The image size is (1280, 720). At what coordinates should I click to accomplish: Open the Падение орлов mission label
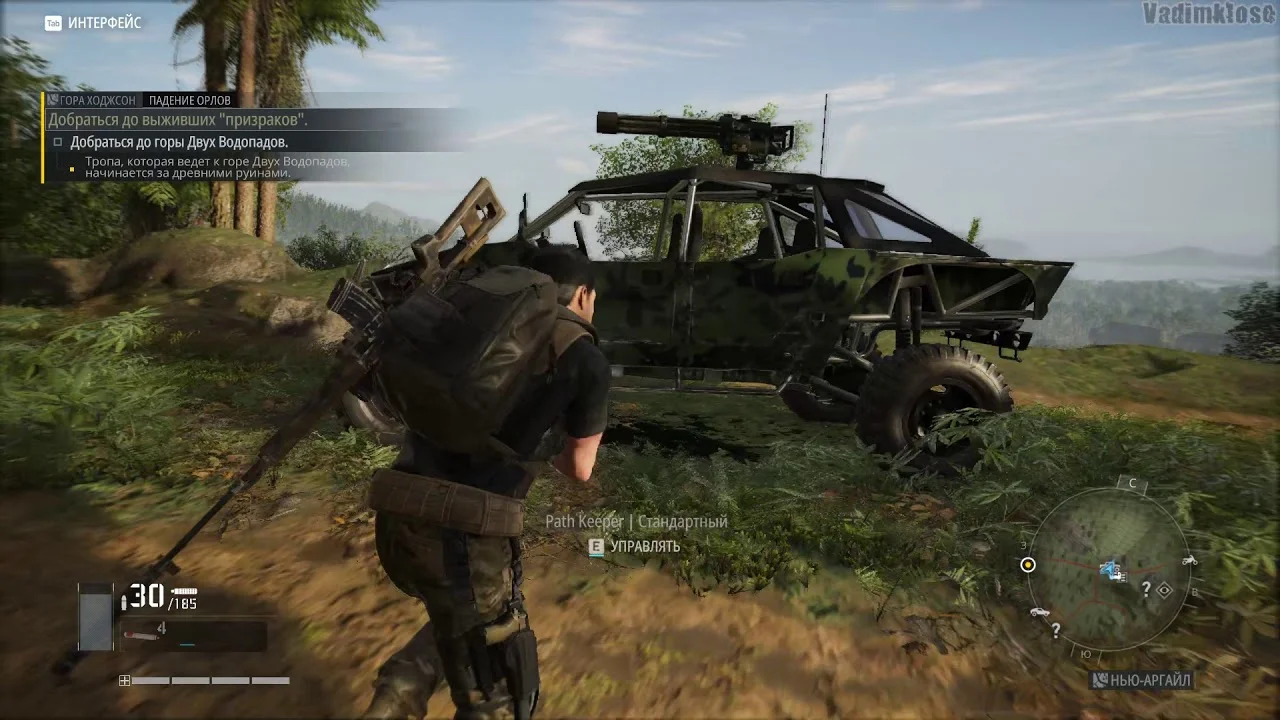[190, 100]
